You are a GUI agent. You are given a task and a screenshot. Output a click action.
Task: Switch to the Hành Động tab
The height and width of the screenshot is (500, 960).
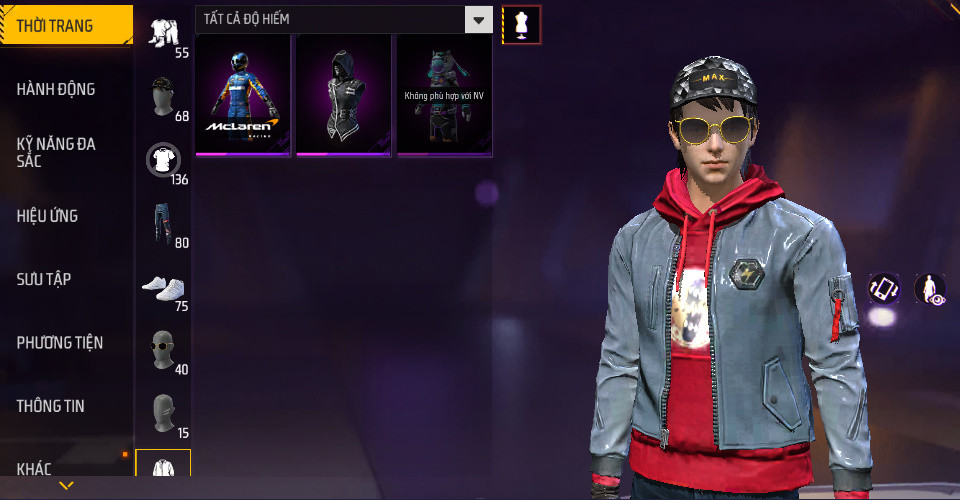tap(56, 89)
